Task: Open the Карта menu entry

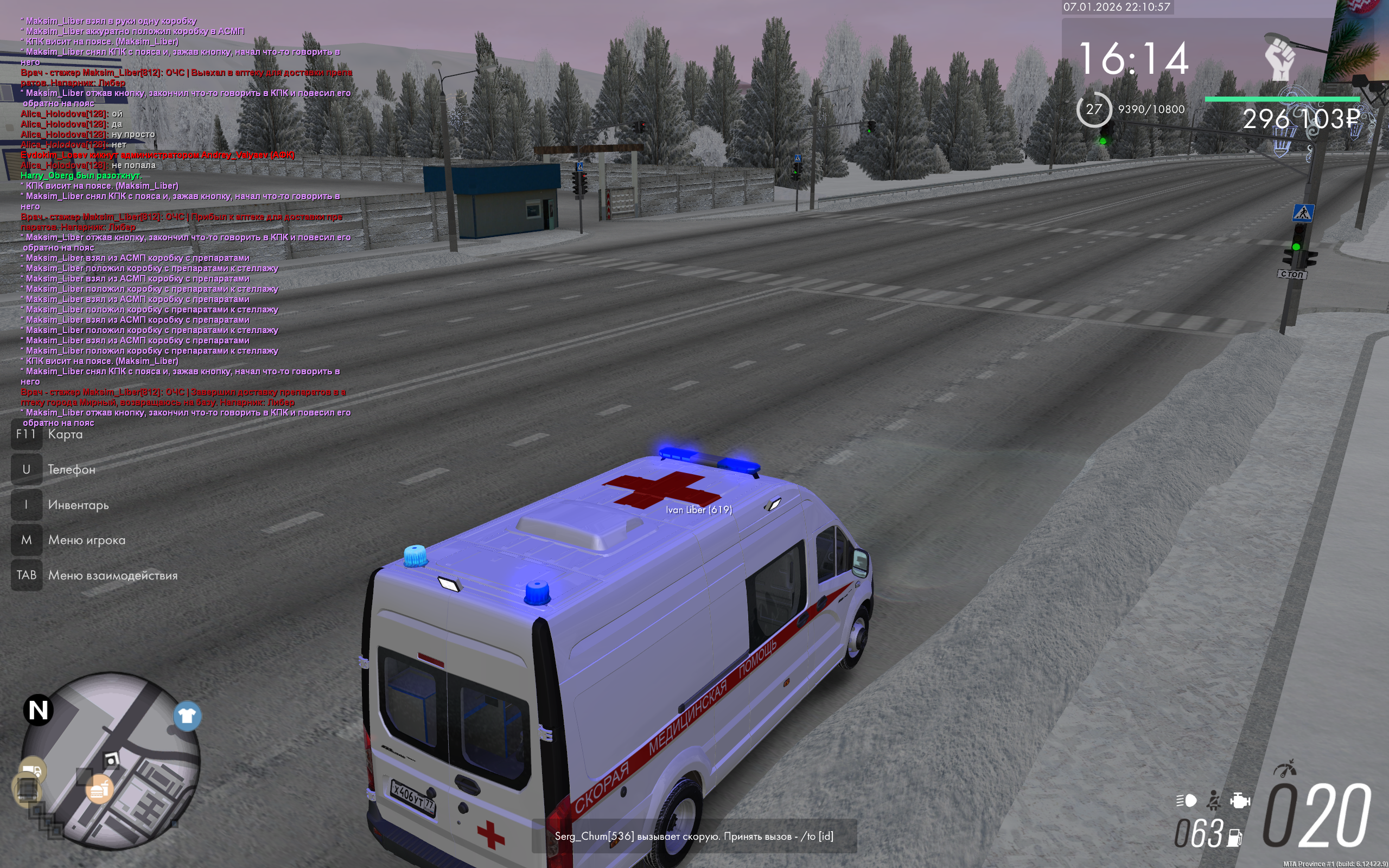Action: click(x=65, y=435)
